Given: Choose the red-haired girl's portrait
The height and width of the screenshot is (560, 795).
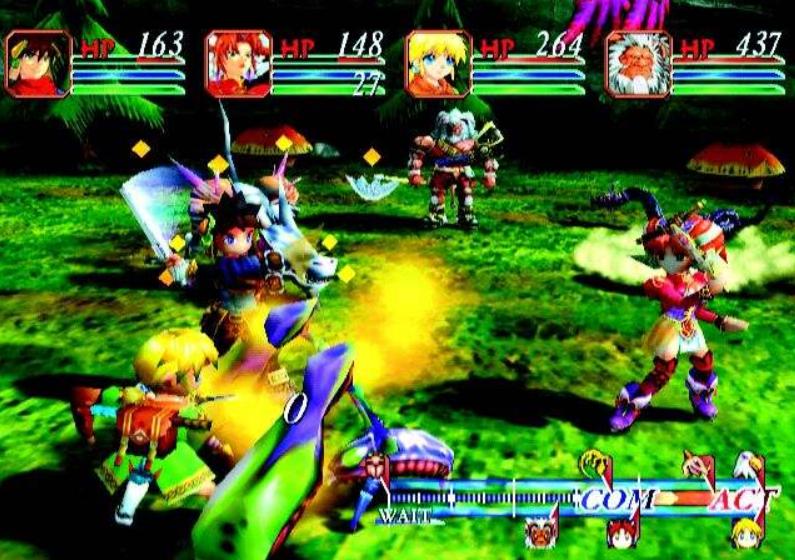Looking at the screenshot, I should [x=238, y=64].
